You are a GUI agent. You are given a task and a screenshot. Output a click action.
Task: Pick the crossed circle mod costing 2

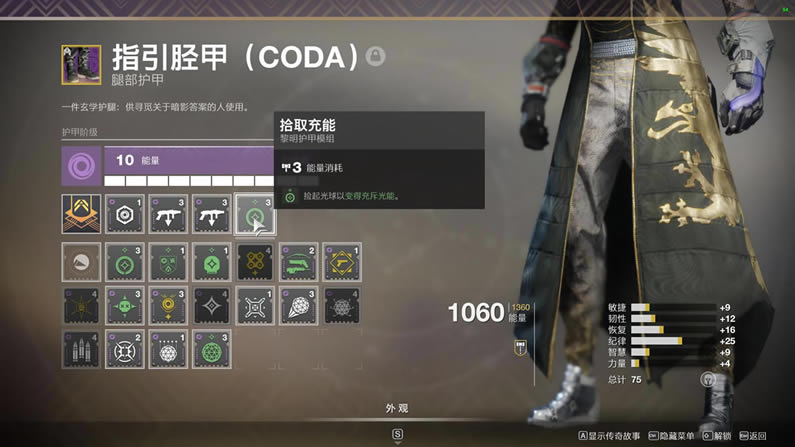125,351
